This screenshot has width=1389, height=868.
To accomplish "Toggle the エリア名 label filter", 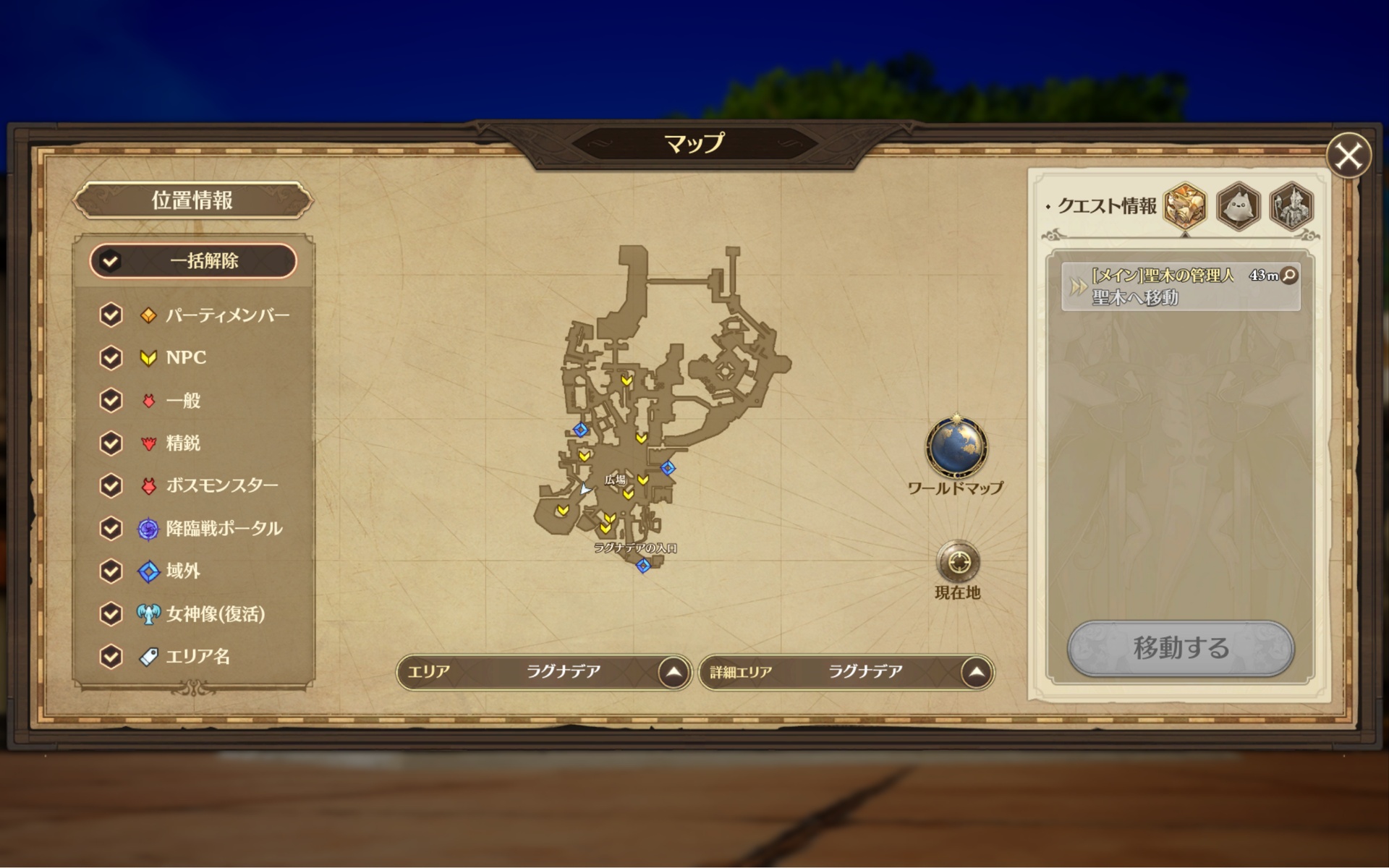I will (111, 657).
